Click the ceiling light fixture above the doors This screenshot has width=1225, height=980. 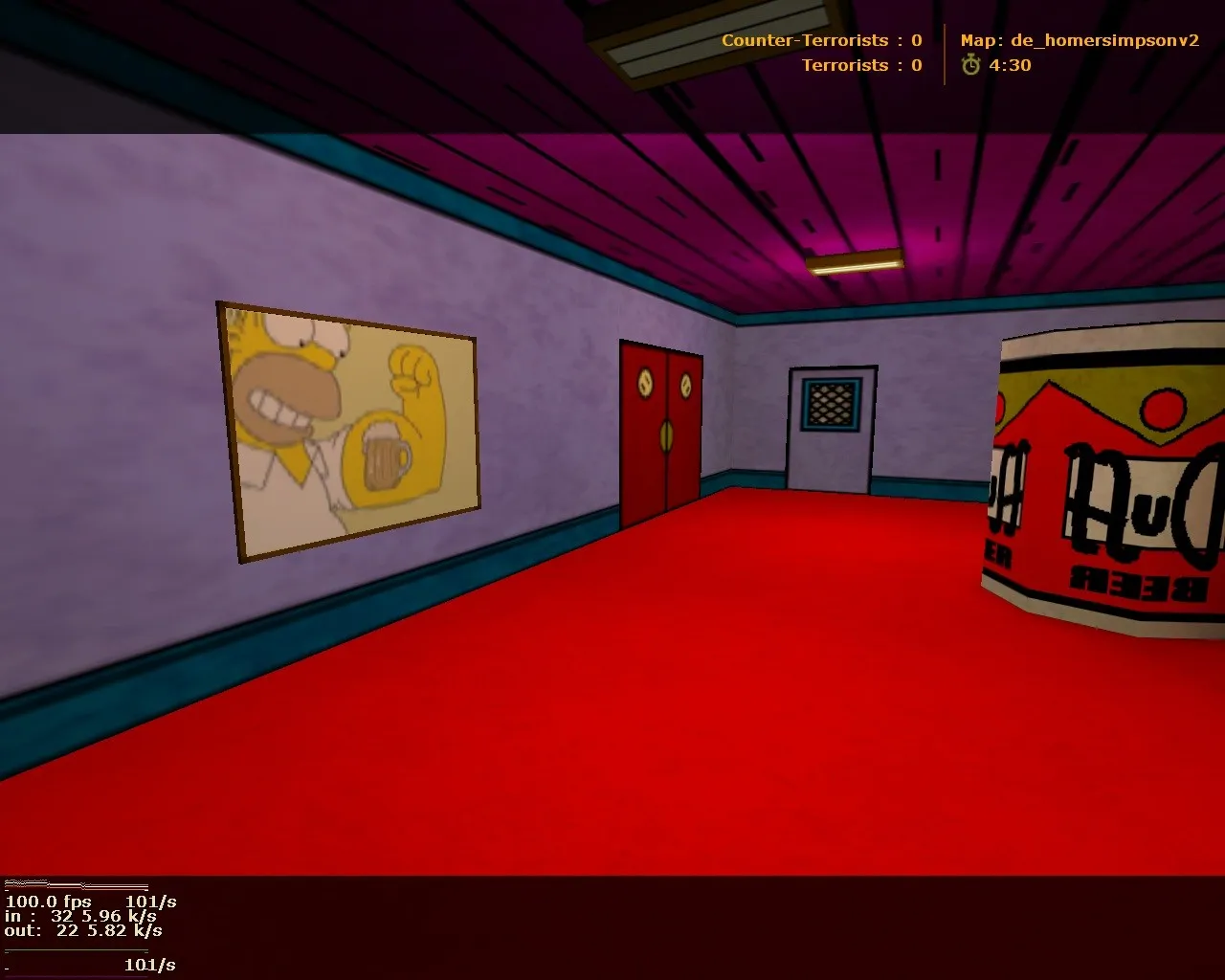click(855, 259)
